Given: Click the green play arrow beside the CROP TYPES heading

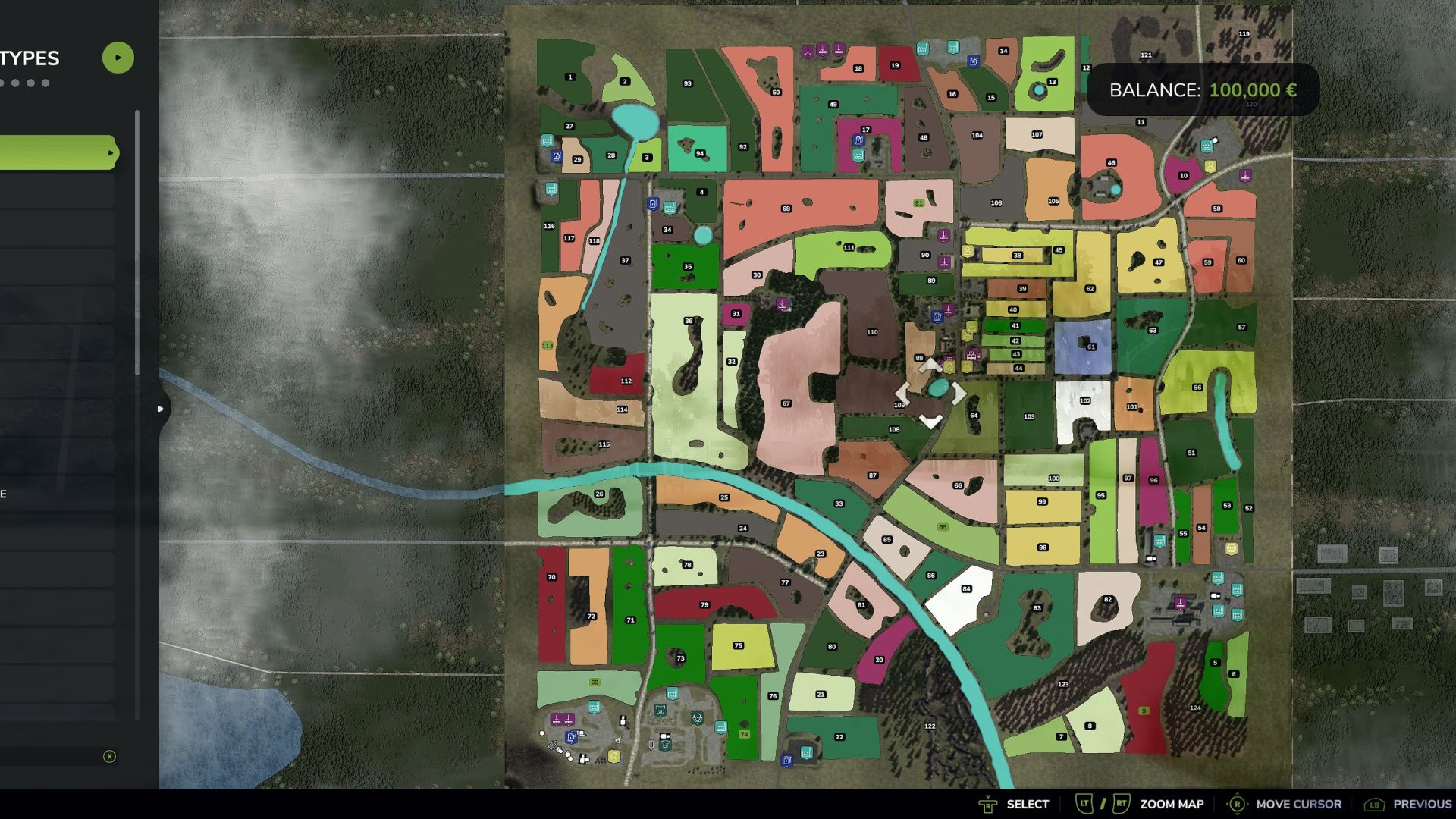Looking at the screenshot, I should 118,57.
